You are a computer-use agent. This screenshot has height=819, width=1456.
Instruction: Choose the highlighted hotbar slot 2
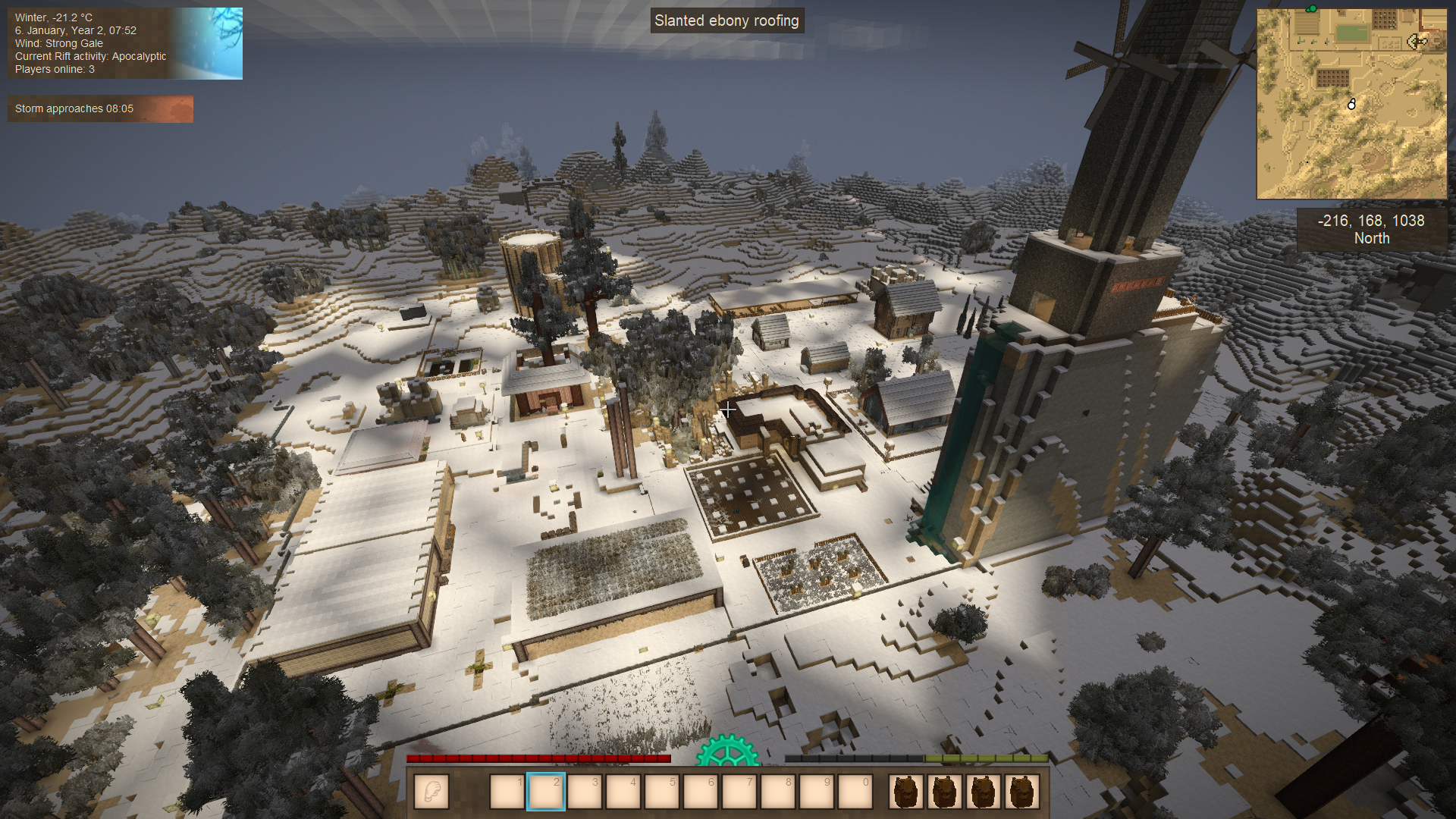click(x=546, y=792)
